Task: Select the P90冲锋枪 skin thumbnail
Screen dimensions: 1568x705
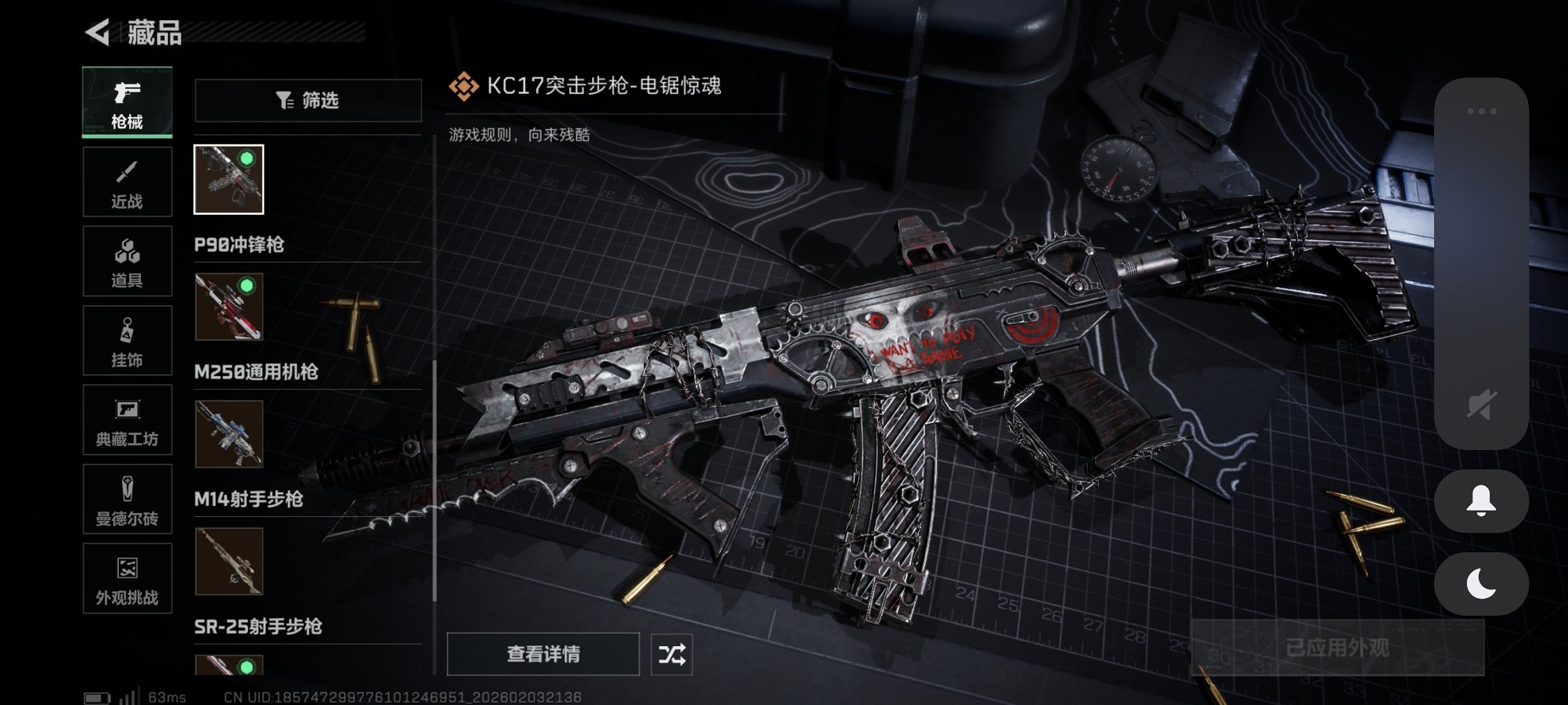Action: 229,180
